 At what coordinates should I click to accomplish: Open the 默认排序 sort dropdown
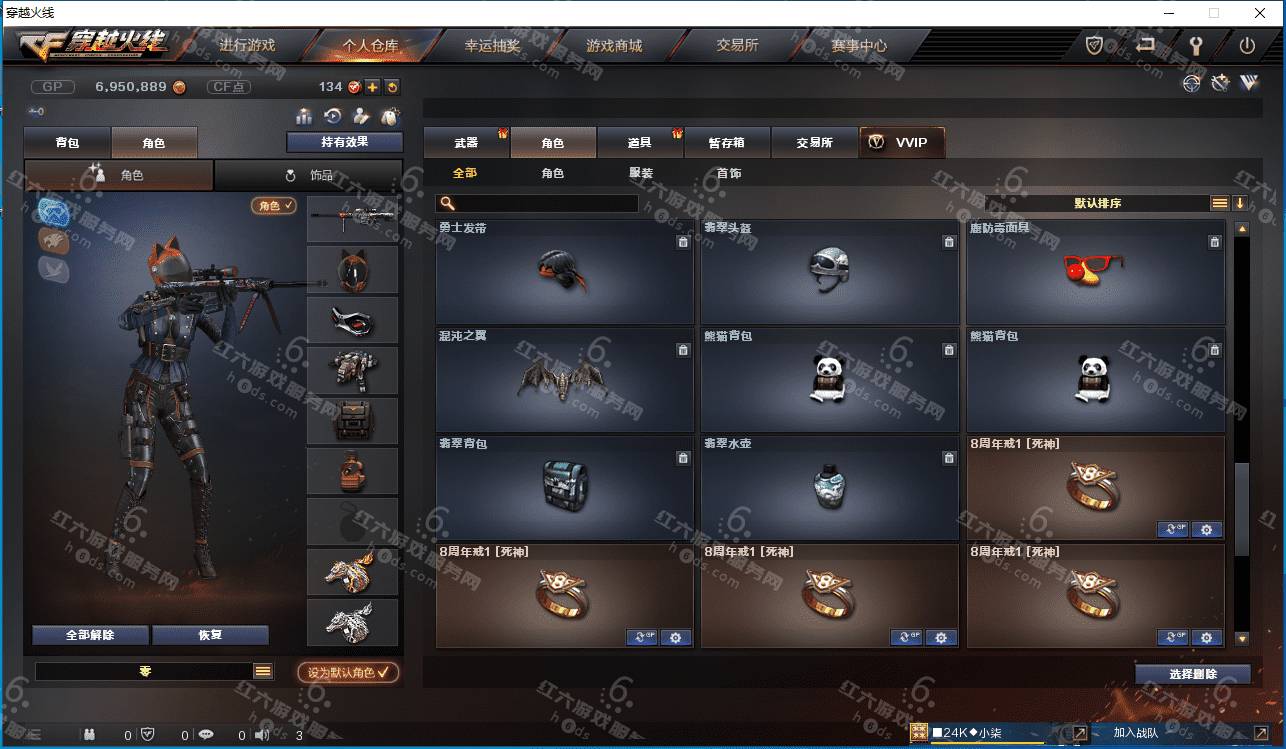[x=1098, y=203]
